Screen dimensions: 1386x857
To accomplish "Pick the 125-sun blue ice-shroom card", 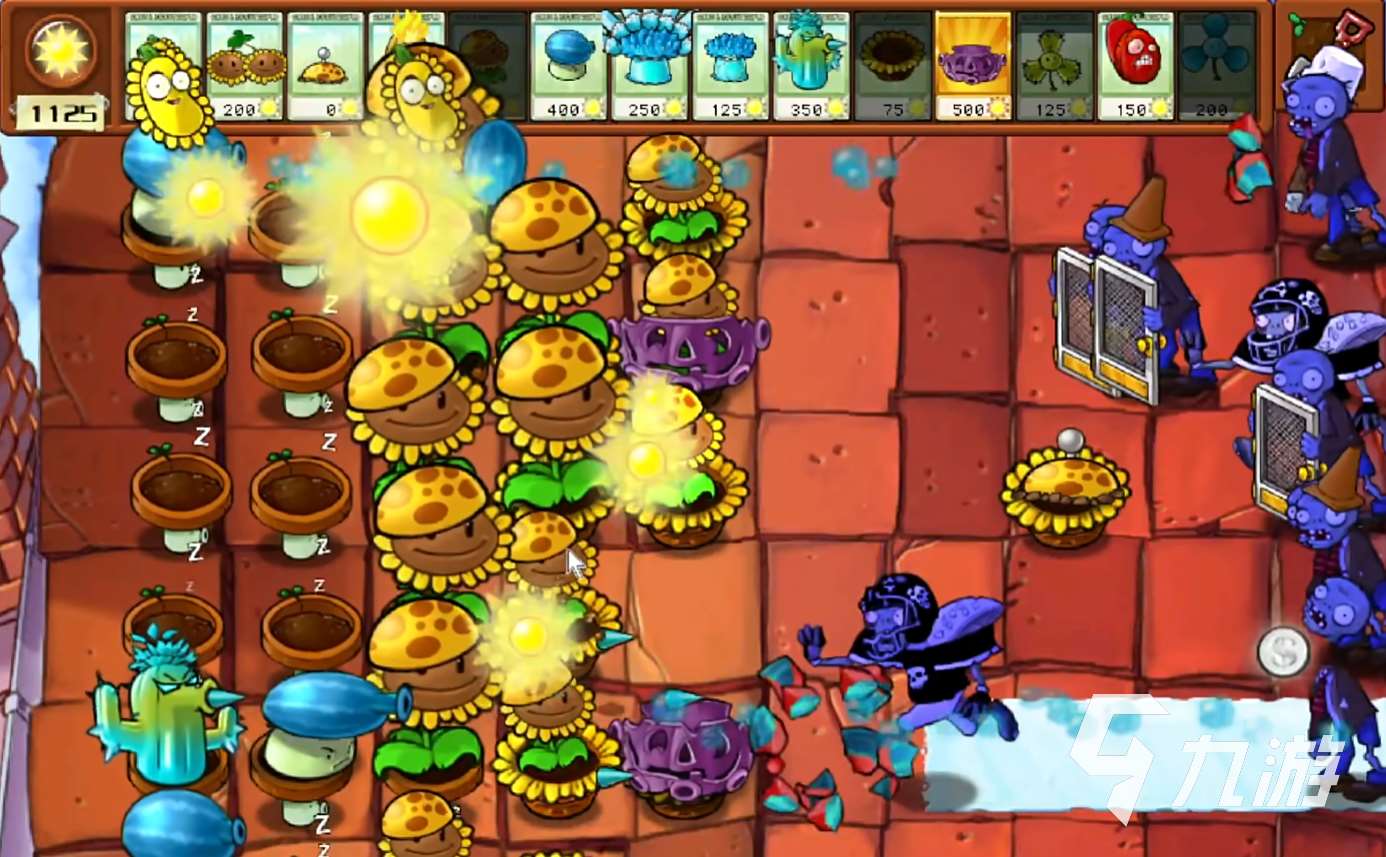I will pos(731,65).
